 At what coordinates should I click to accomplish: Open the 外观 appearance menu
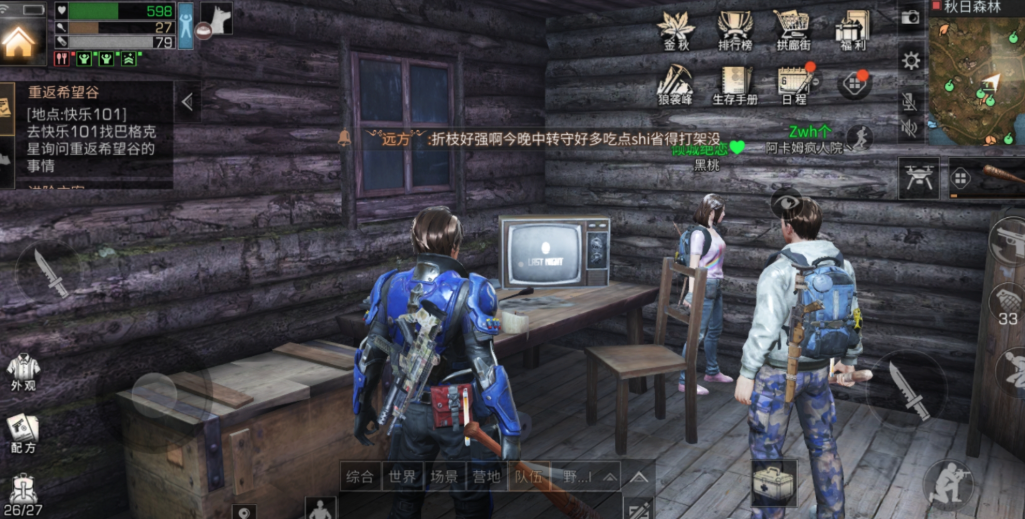[23, 370]
